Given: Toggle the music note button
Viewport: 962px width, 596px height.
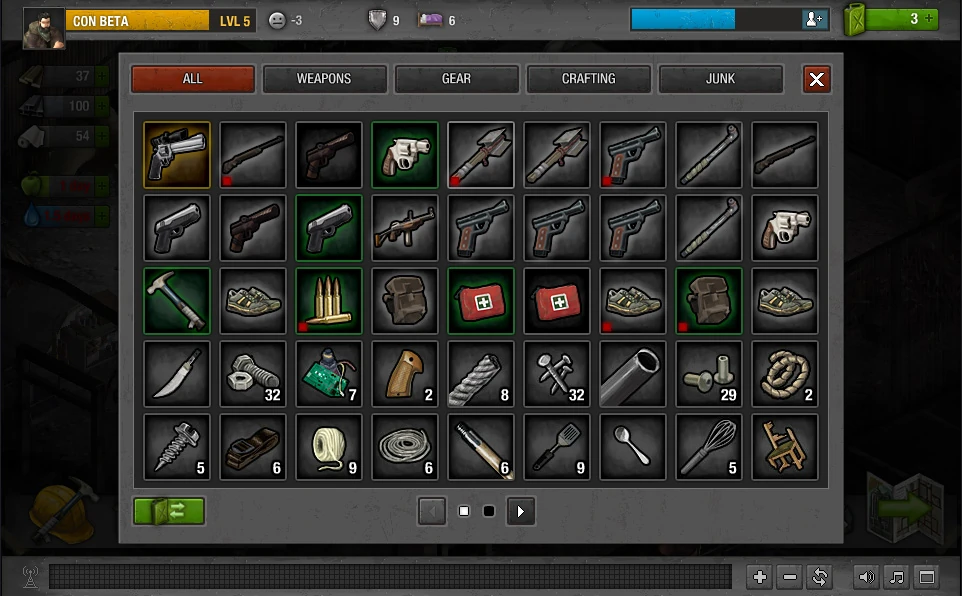Looking at the screenshot, I should (x=897, y=577).
